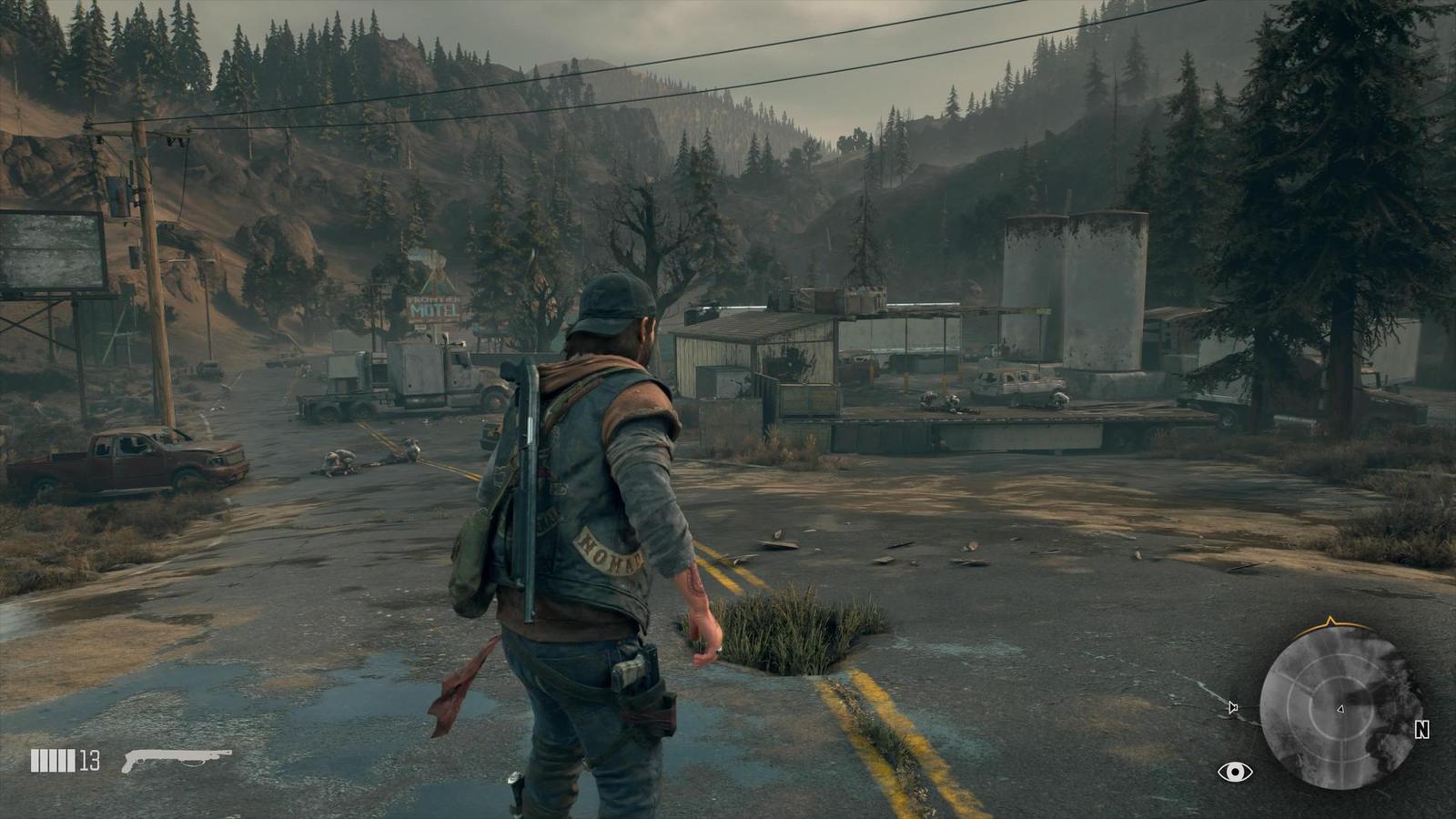
Task: Click the eye visibility indicator
Action: [1235, 772]
